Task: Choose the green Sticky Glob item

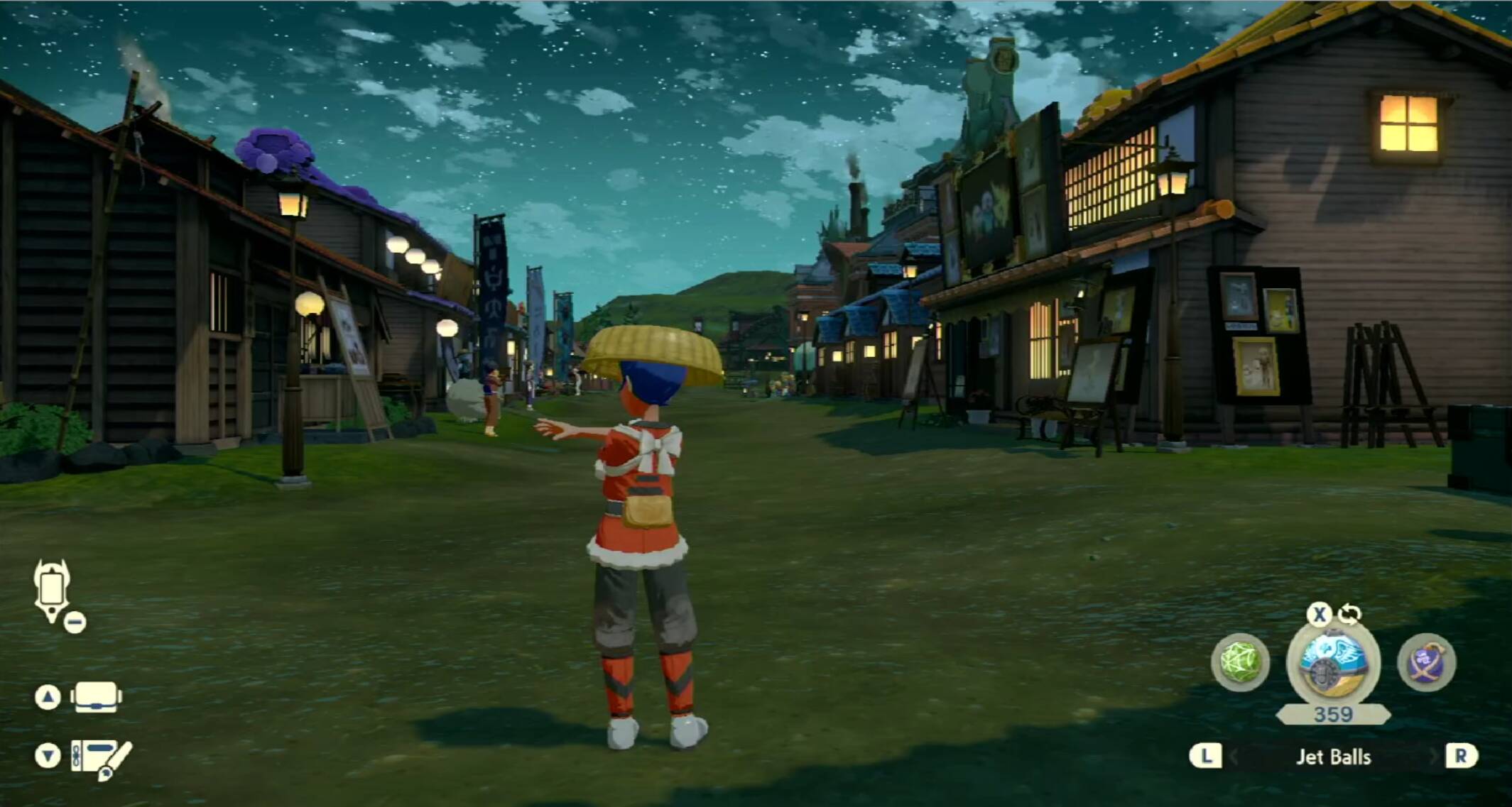Action: [x=1240, y=662]
